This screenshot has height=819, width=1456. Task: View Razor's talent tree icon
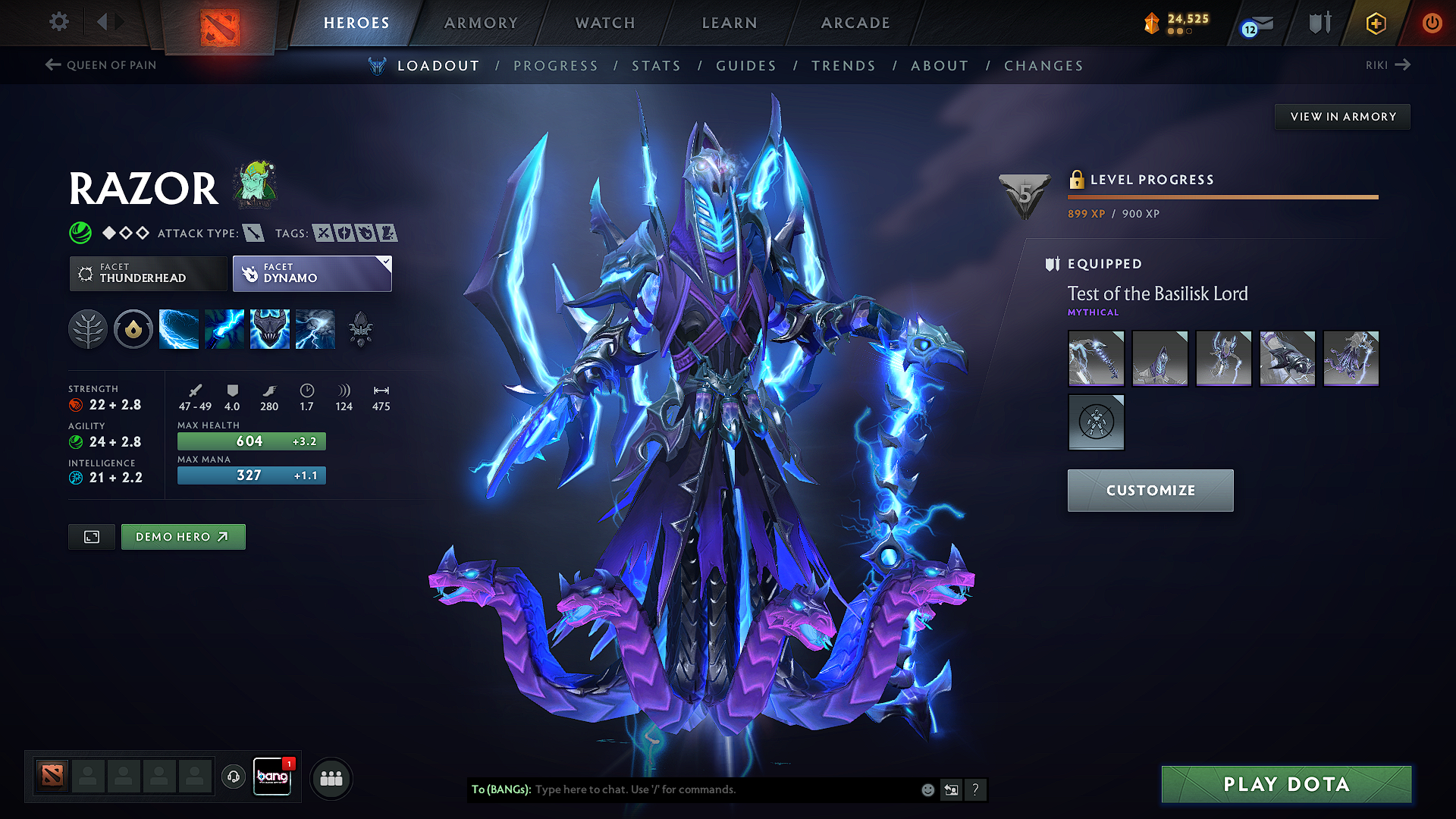(88, 328)
